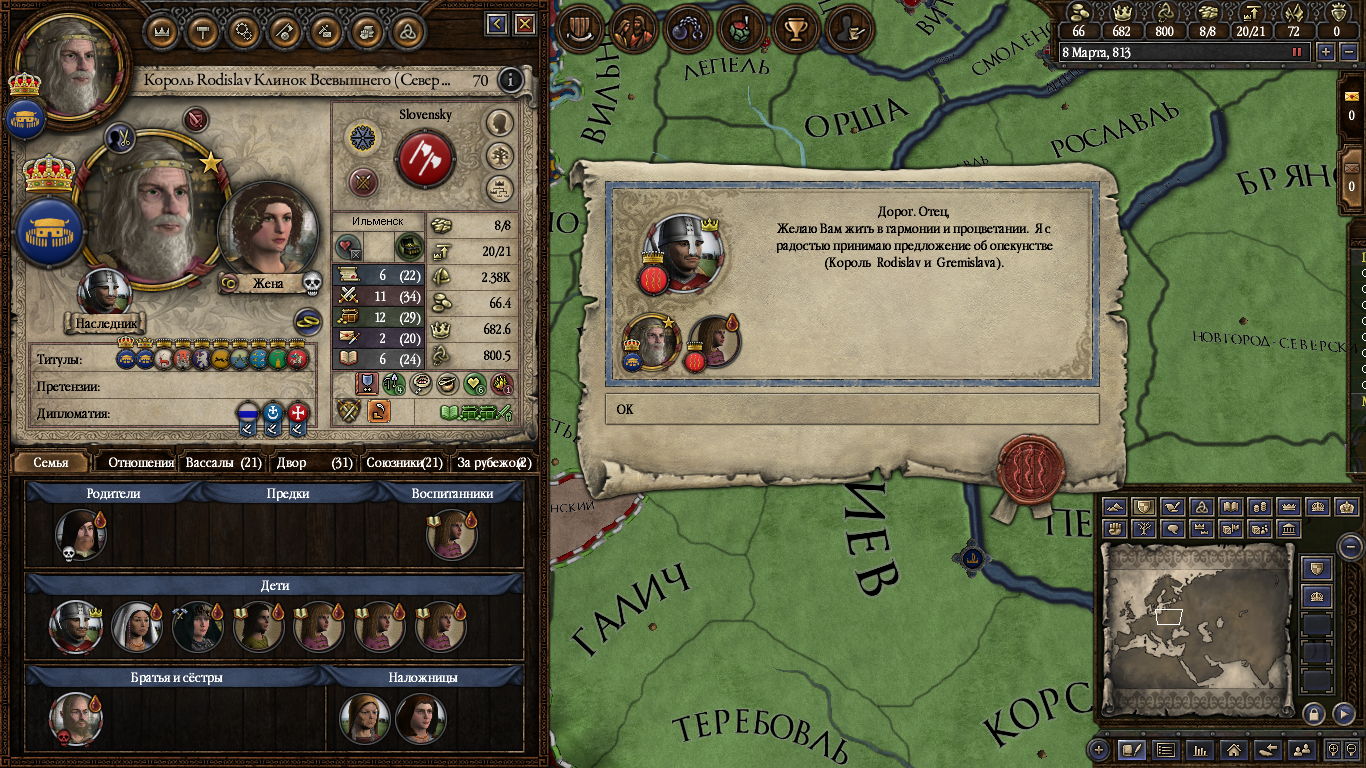The height and width of the screenshot is (768, 1366).
Task: Switch to the Вассалы tab
Action: 223,463
